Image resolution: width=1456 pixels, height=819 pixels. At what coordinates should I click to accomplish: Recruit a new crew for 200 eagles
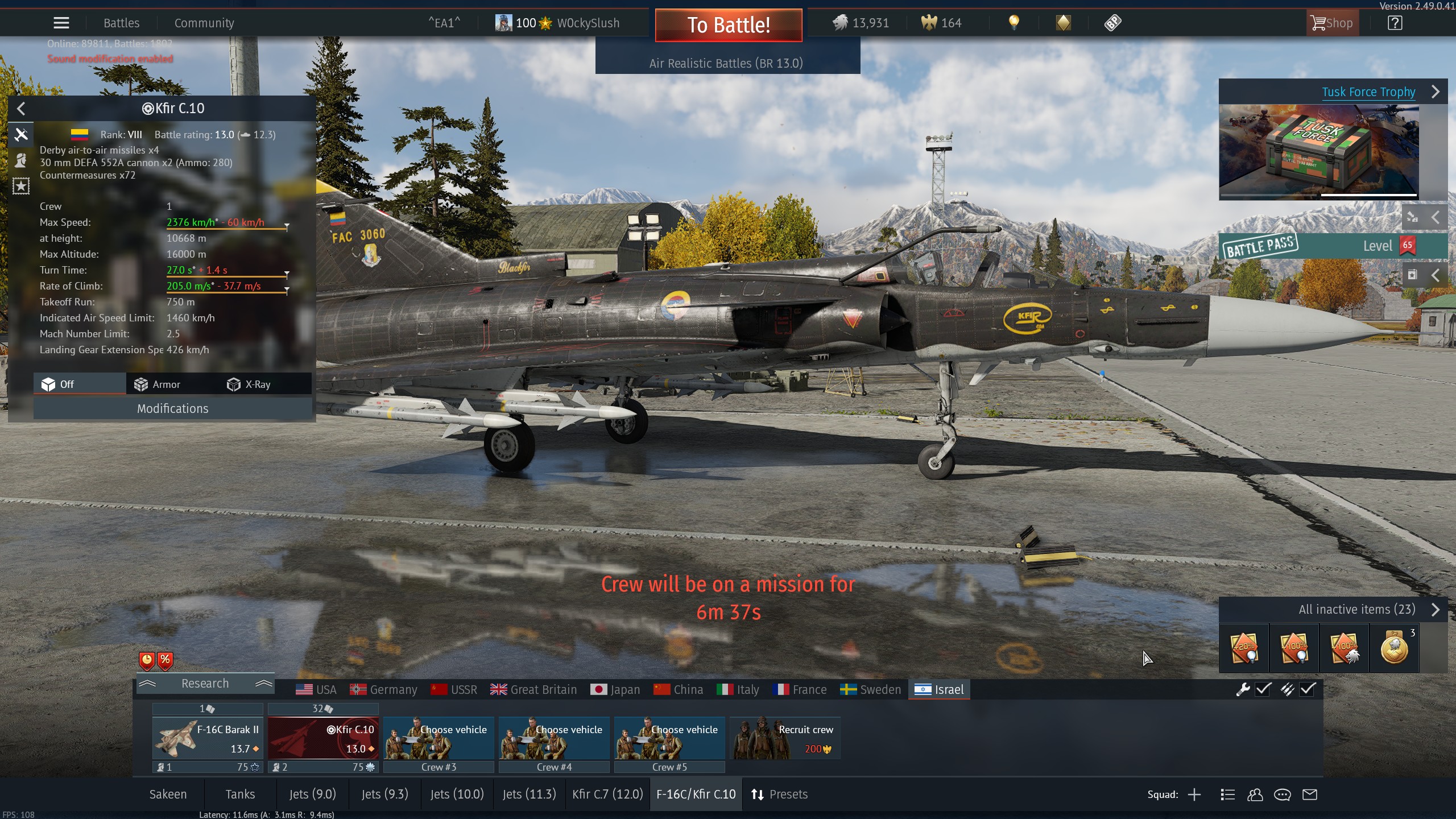tap(785, 738)
